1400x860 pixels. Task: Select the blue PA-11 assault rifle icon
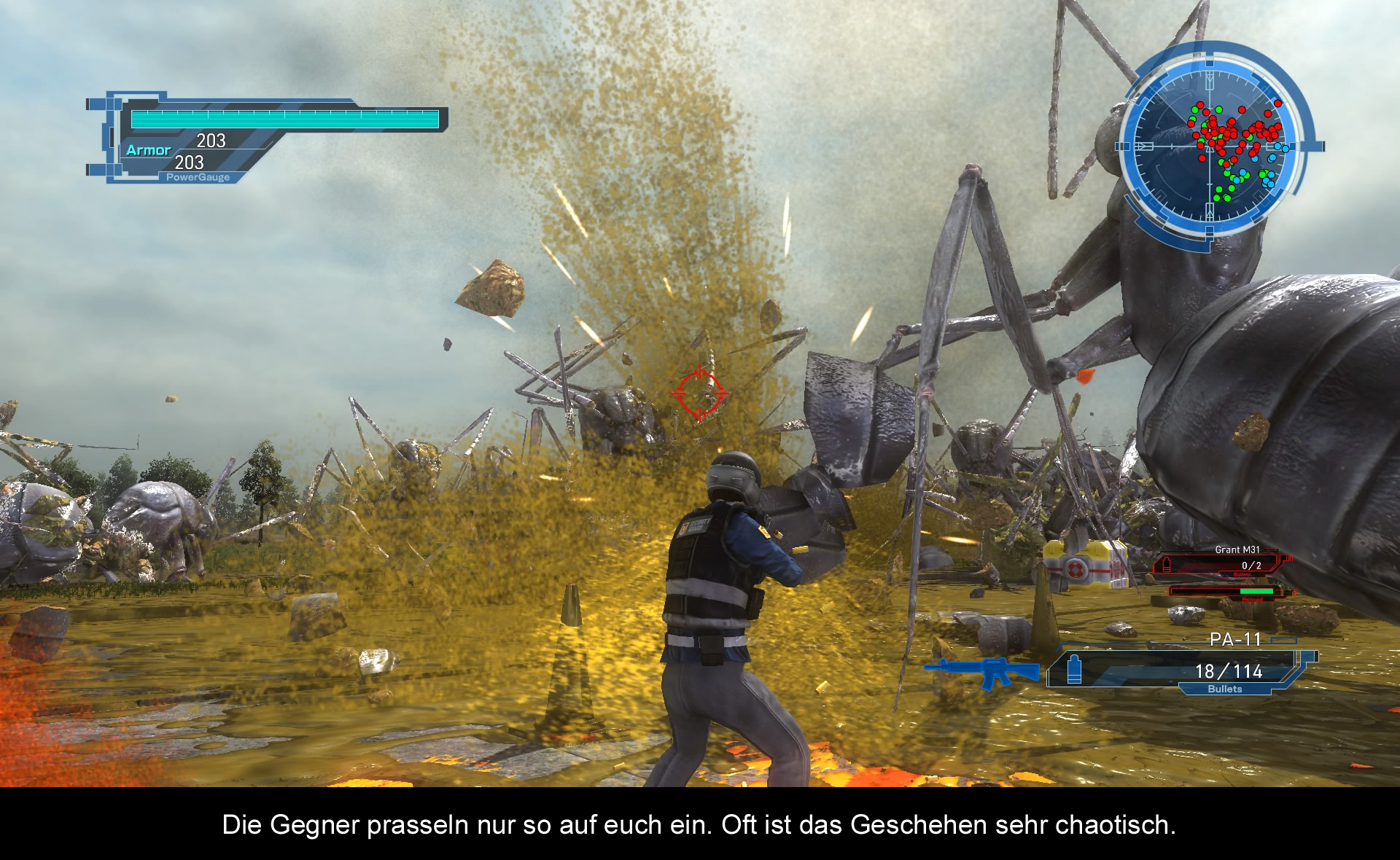[982, 671]
